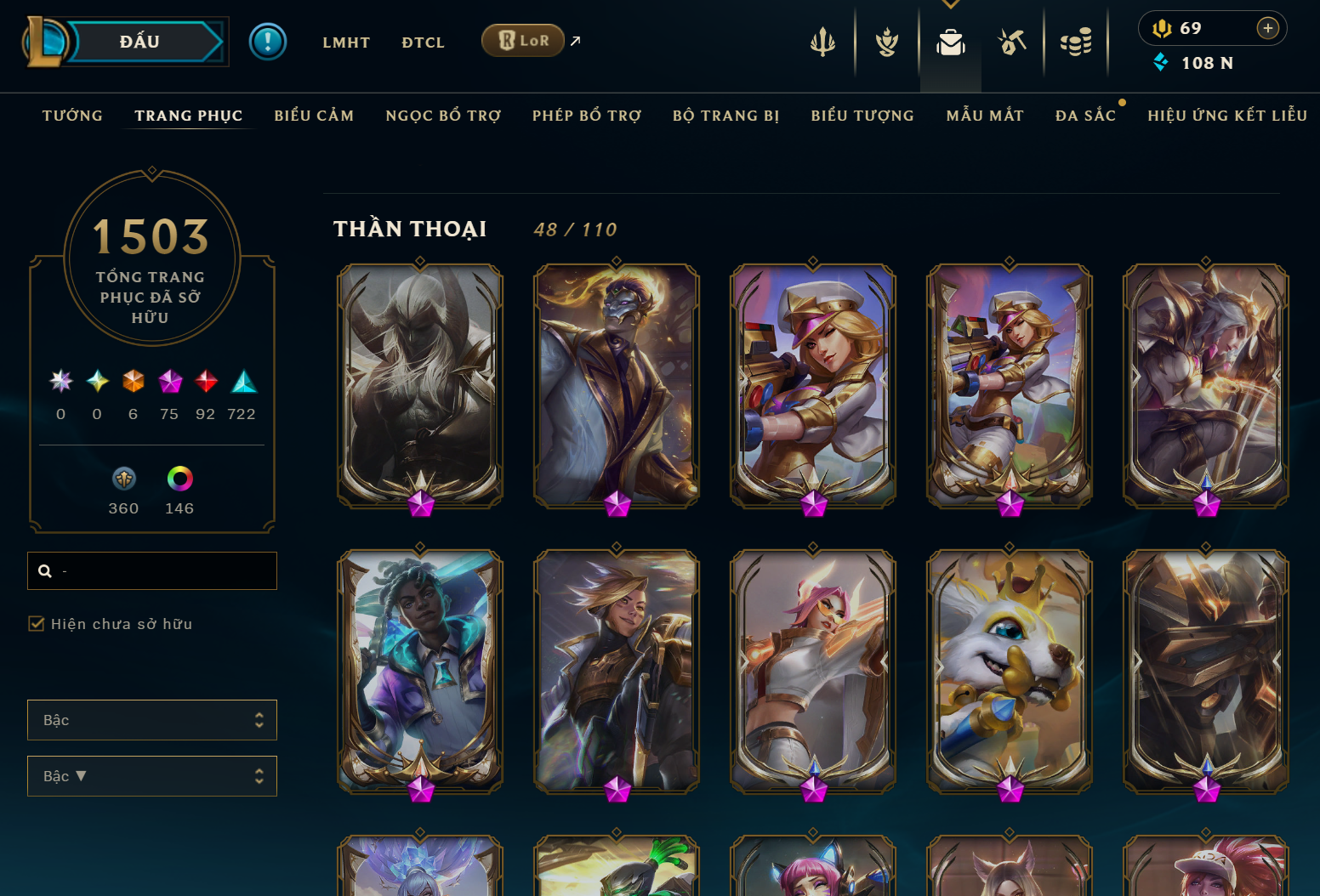
Task: Open the Tướng collection tab
Action: (72, 116)
